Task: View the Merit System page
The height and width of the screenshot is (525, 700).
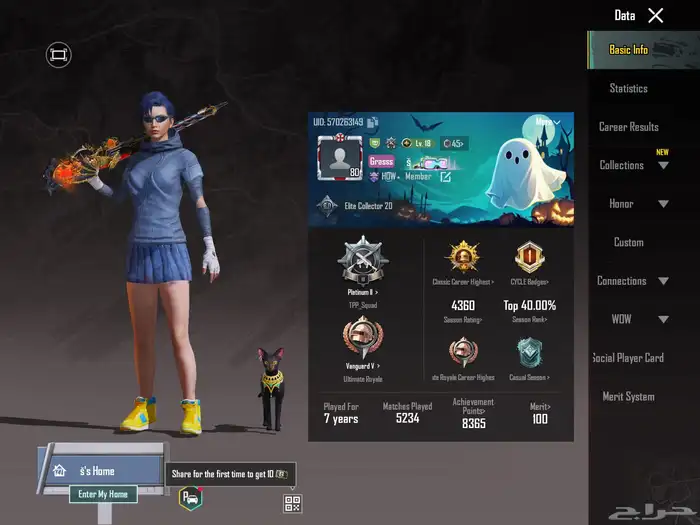Action: [628, 396]
